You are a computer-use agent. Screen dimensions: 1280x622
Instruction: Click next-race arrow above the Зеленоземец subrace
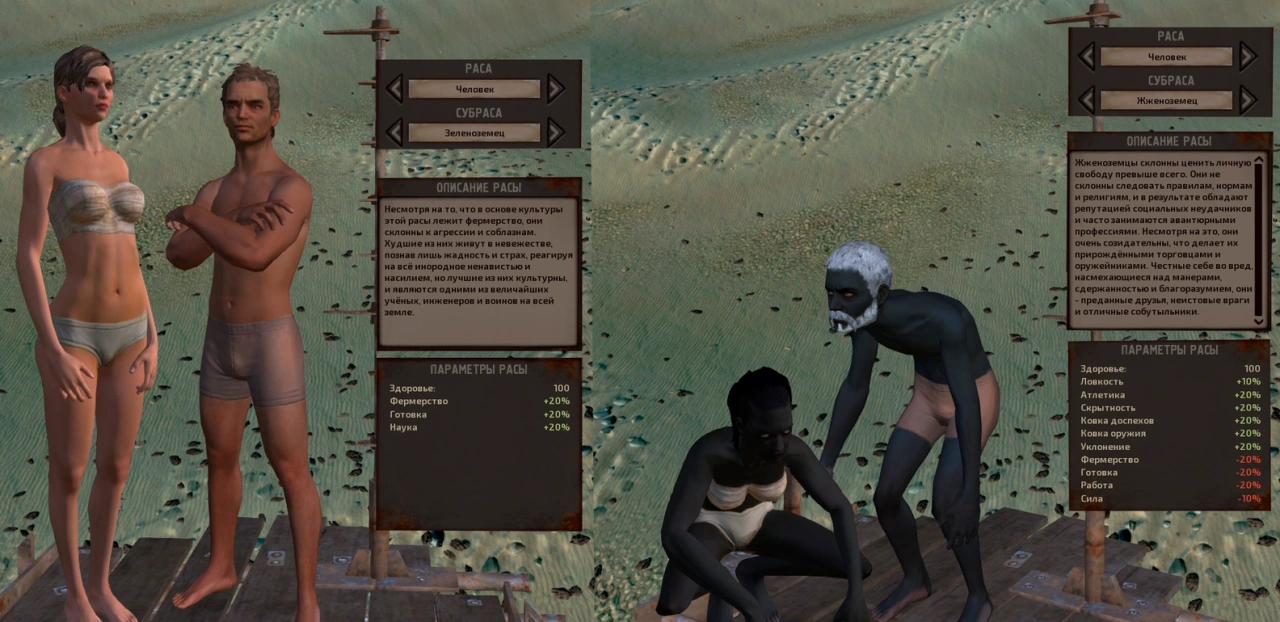point(556,89)
